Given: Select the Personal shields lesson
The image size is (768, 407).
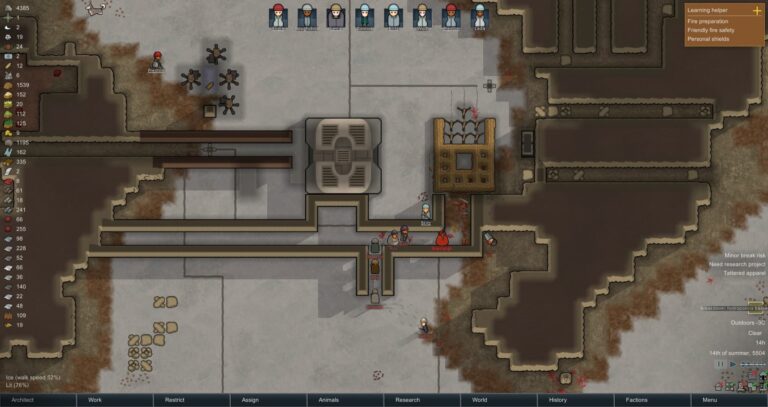Looking at the screenshot, I should [x=707, y=39].
